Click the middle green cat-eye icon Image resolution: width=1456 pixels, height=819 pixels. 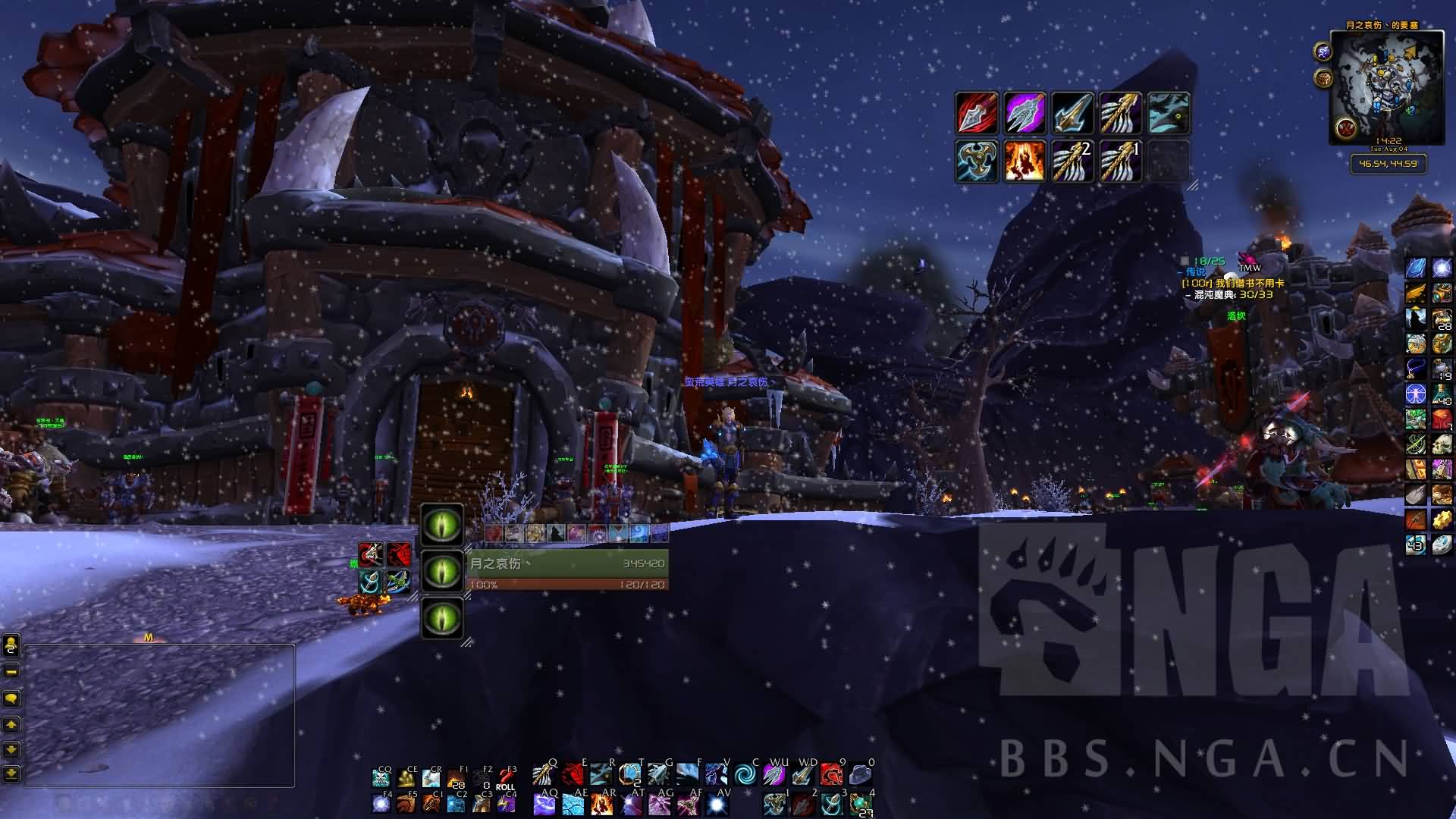(442, 570)
